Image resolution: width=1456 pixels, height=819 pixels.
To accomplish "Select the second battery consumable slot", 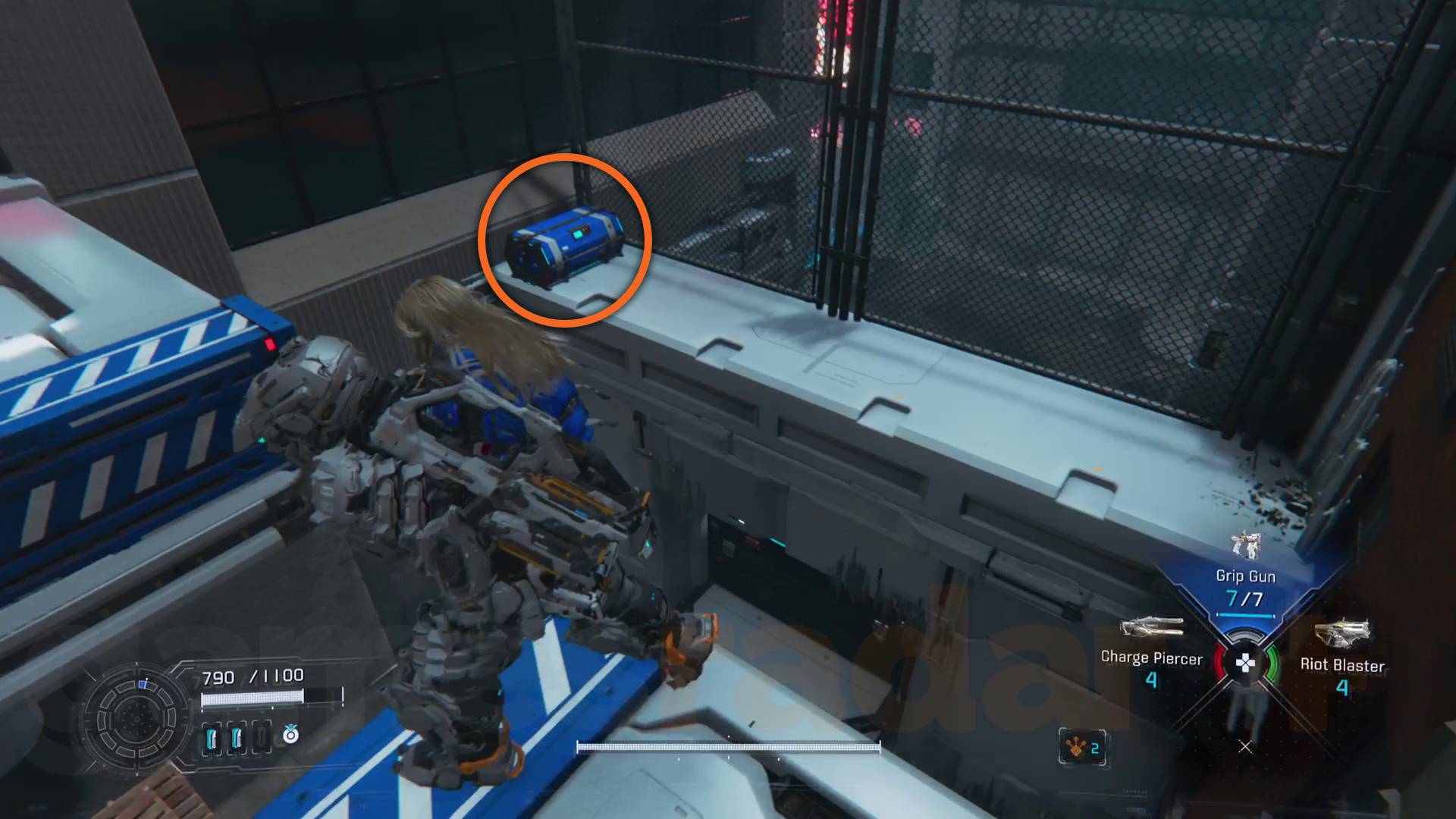I will (x=237, y=739).
